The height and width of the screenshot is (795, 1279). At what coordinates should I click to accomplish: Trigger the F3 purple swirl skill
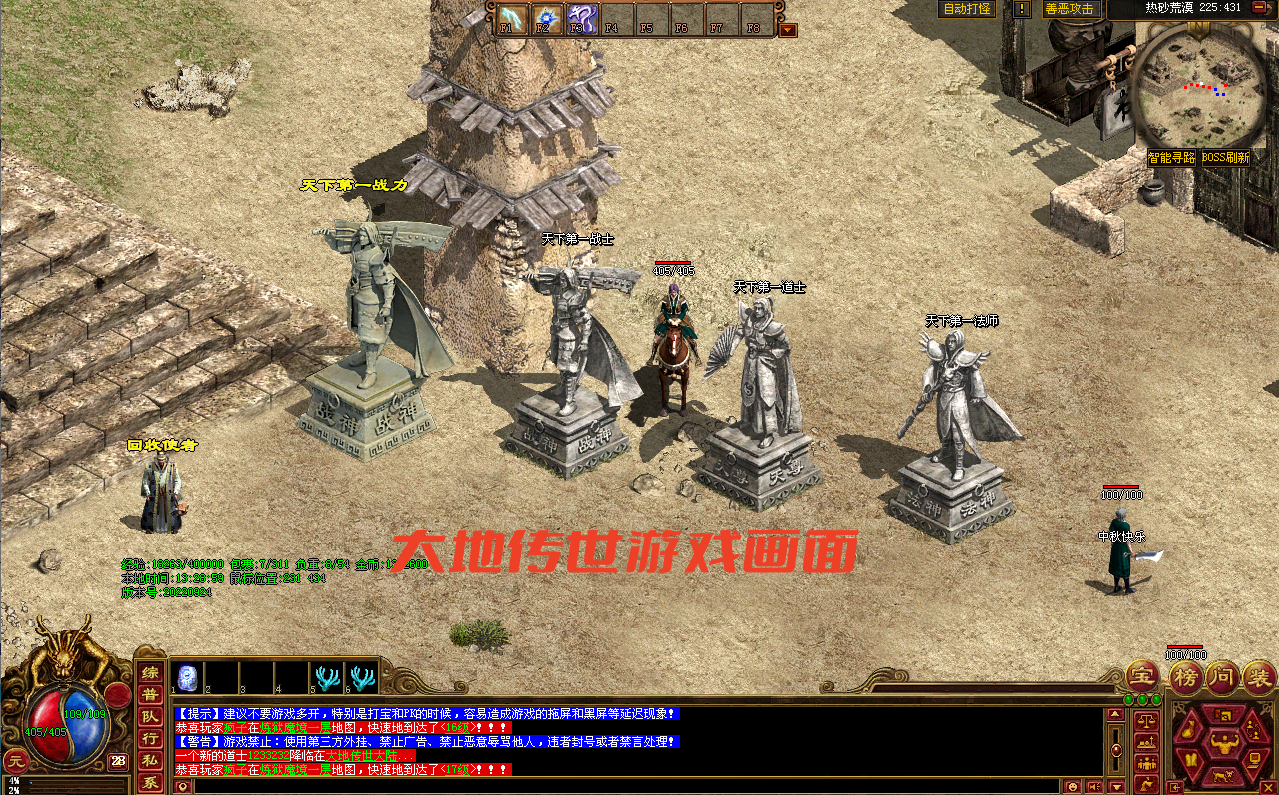pos(581,19)
